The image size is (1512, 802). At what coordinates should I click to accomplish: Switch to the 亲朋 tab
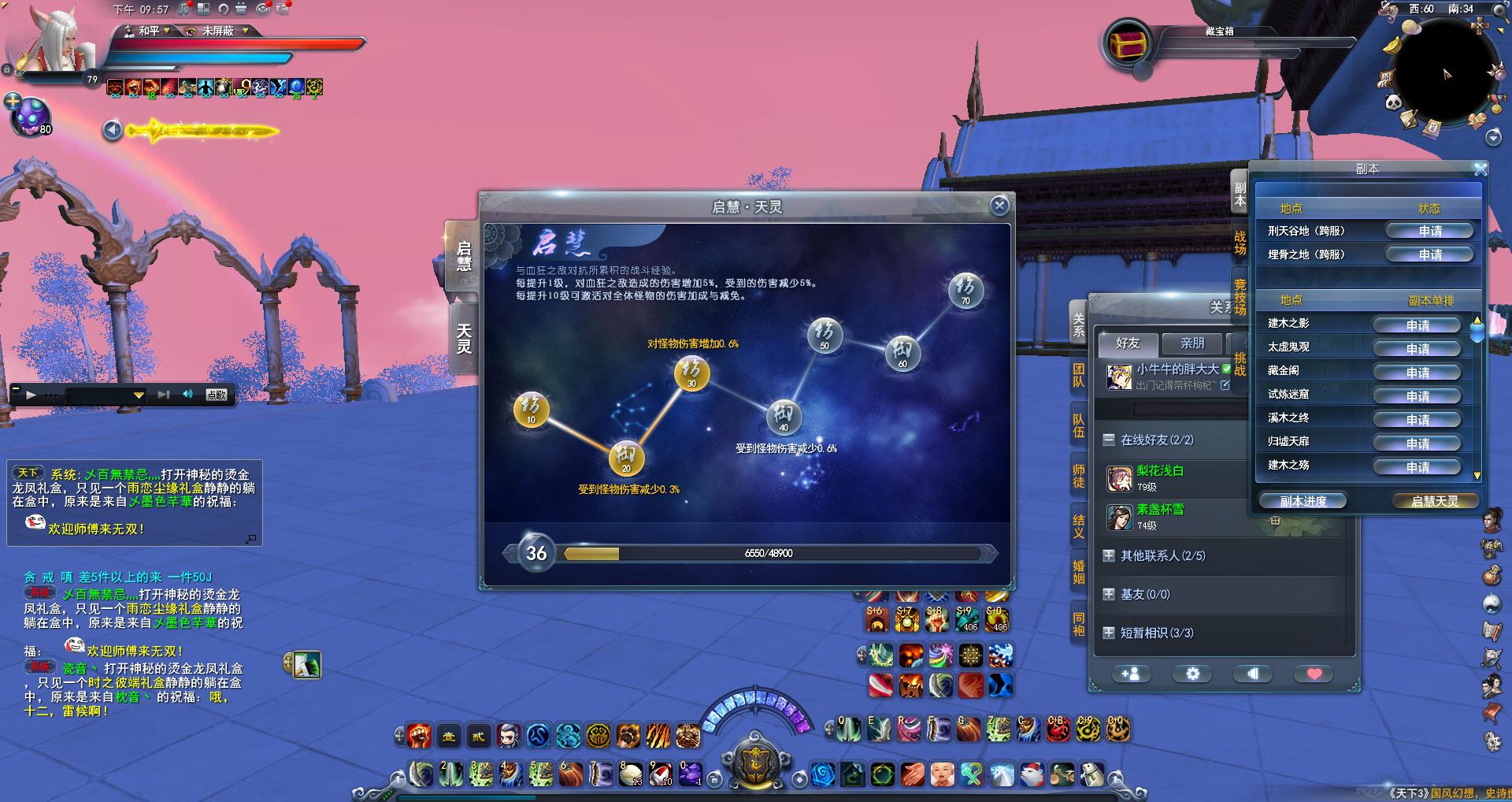pos(1191,343)
